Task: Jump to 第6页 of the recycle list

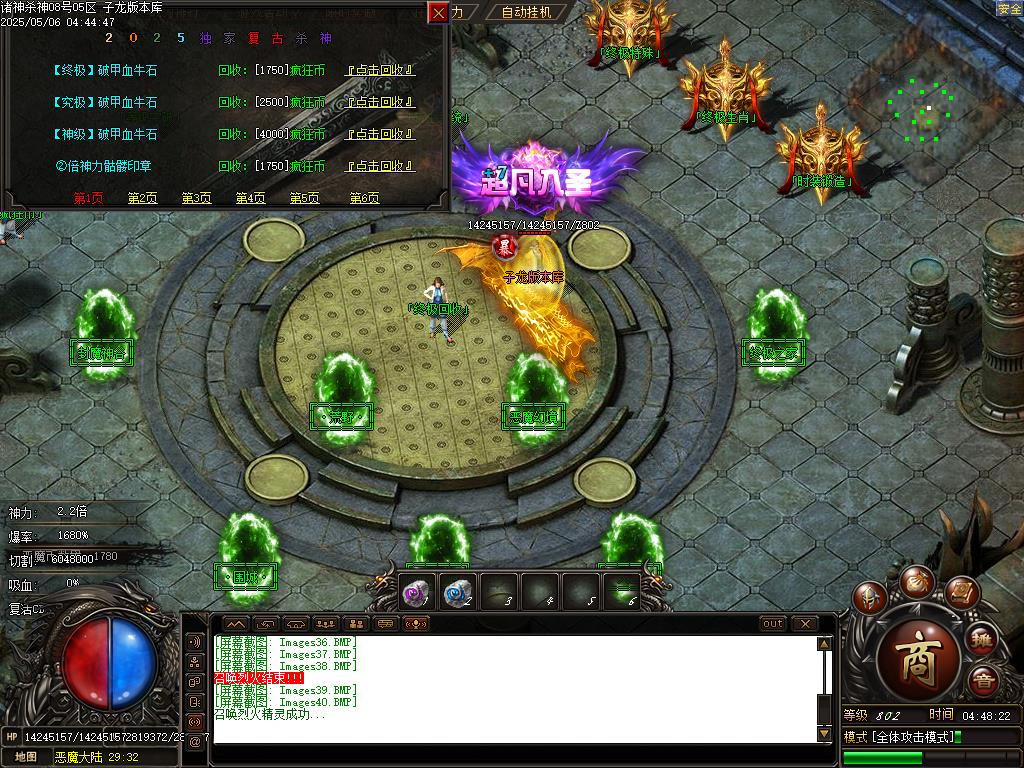Action: 364,198
